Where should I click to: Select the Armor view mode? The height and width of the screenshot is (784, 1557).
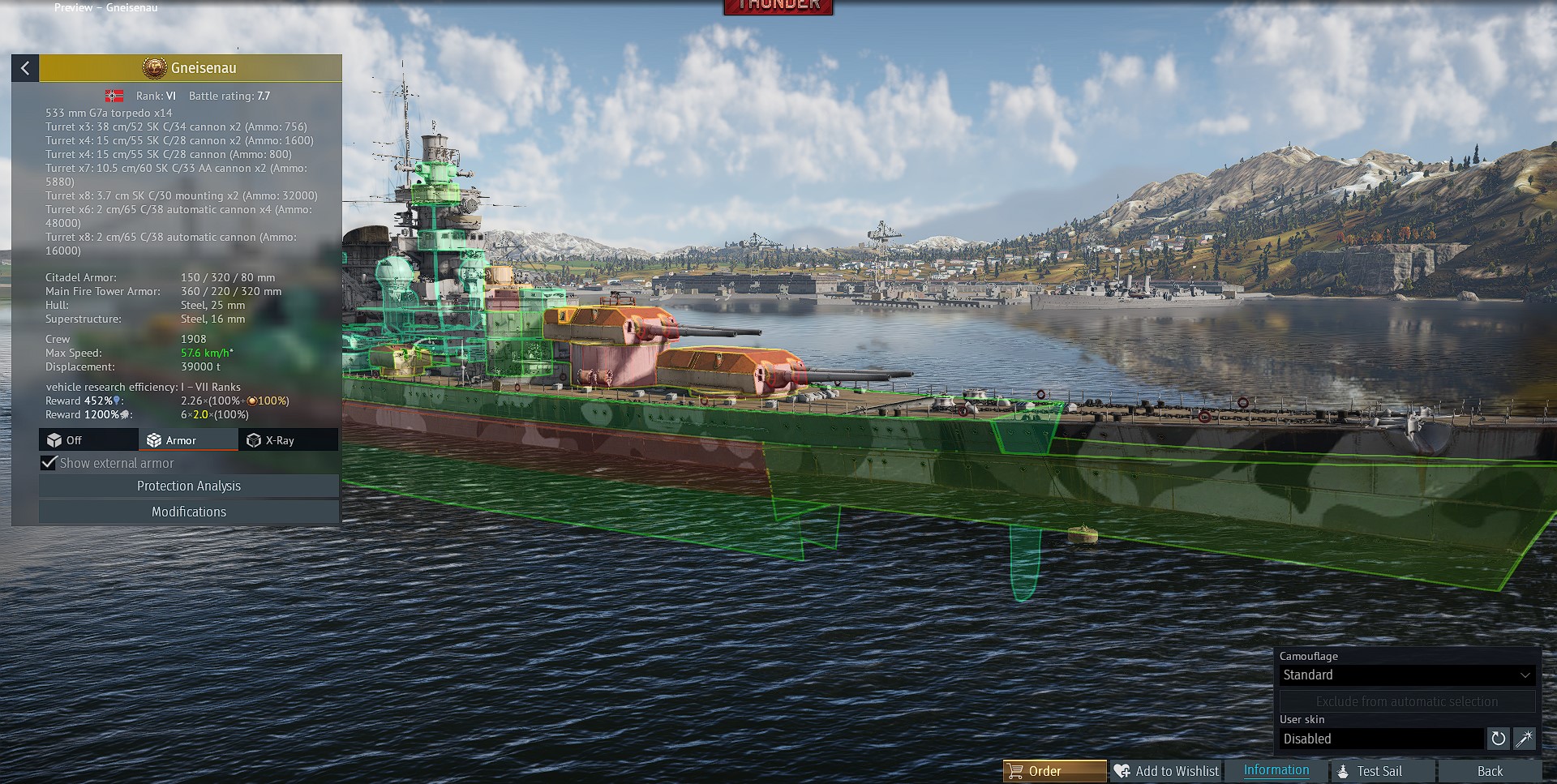click(x=188, y=440)
